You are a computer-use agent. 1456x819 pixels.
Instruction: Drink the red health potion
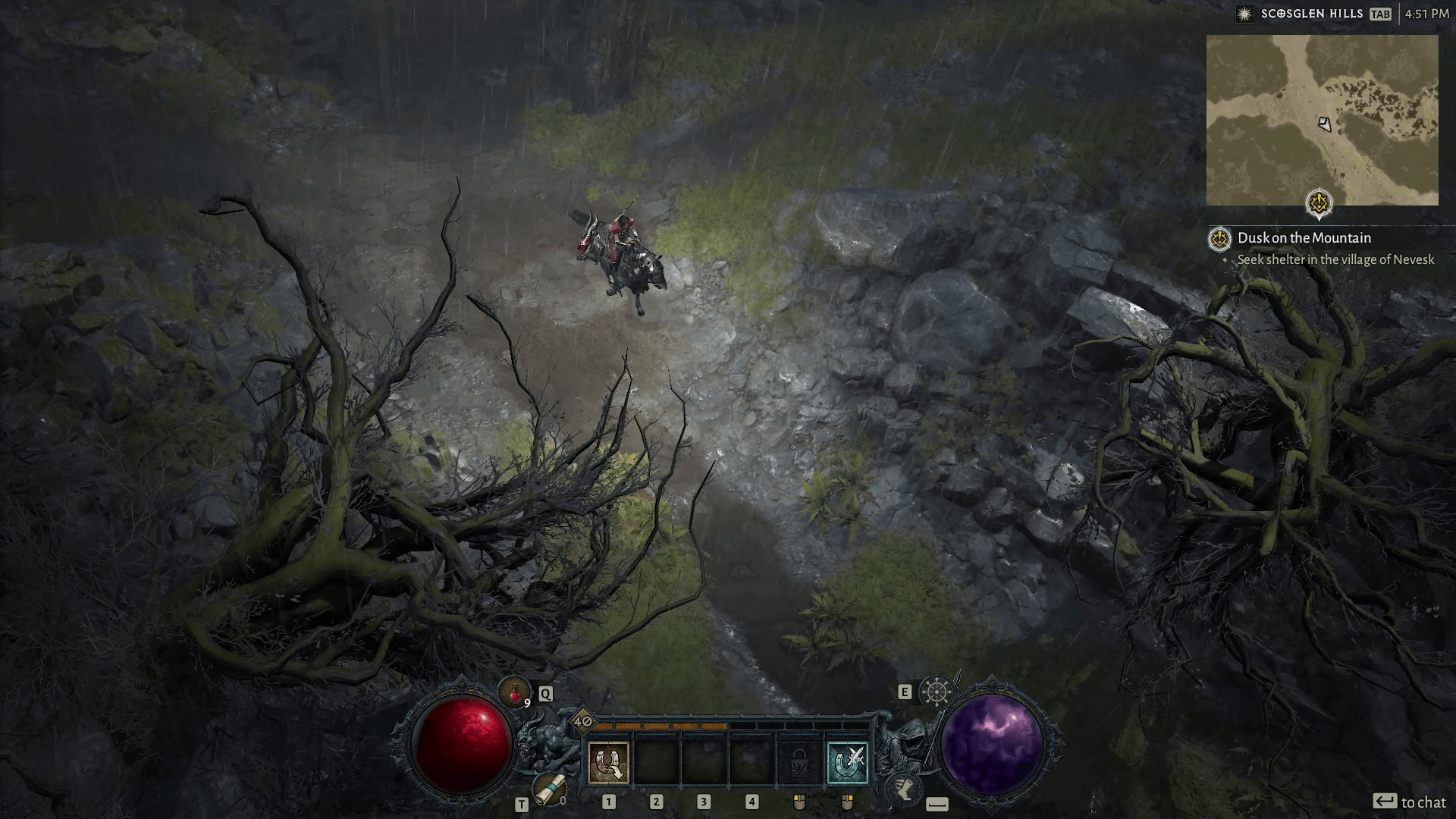point(515,692)
